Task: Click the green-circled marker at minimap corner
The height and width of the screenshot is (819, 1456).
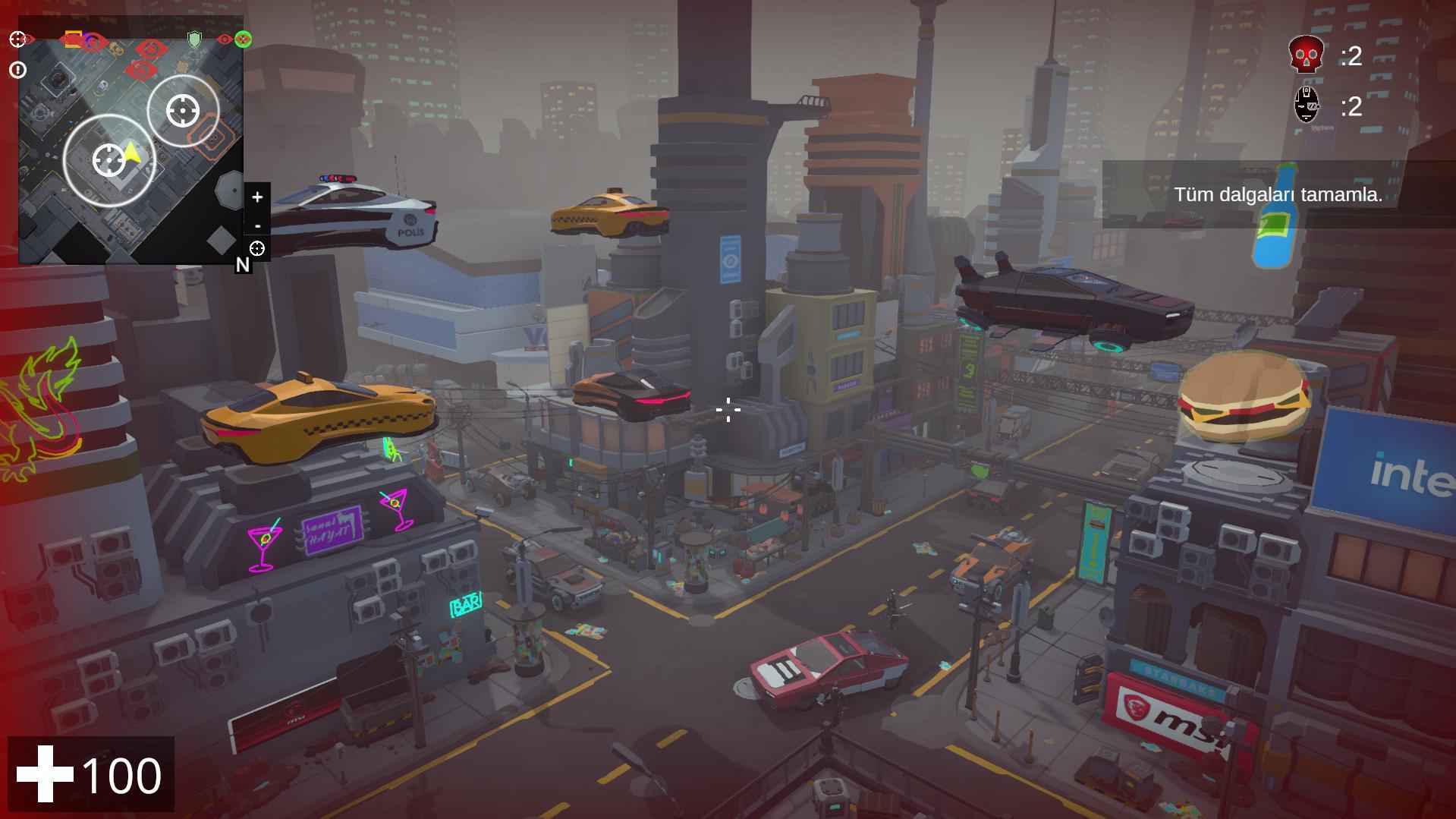Action: click(243, 39)
